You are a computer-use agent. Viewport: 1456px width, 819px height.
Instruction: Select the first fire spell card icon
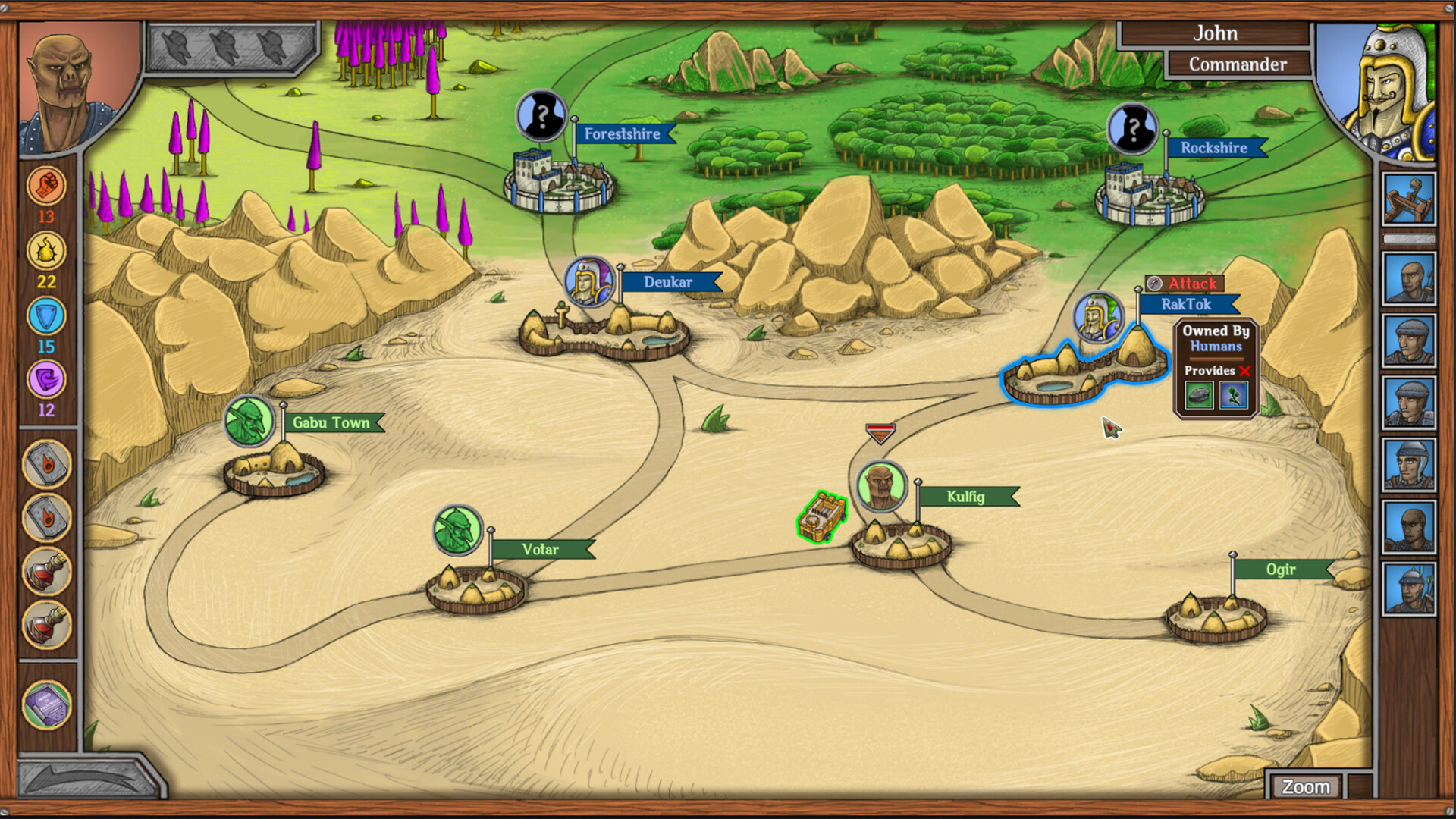point(48,464)
